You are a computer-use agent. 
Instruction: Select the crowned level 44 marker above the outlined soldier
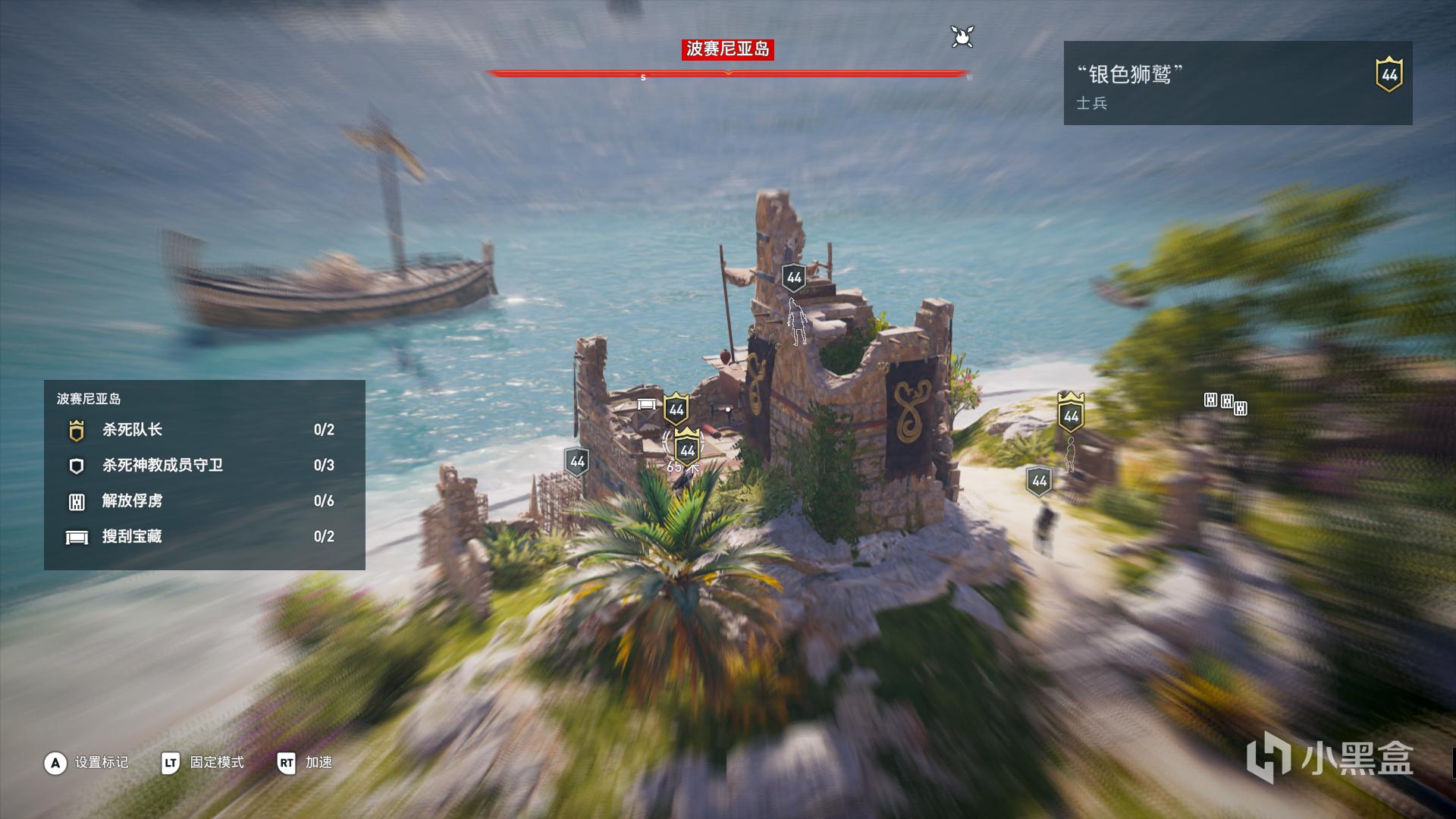click(1071, 414)
